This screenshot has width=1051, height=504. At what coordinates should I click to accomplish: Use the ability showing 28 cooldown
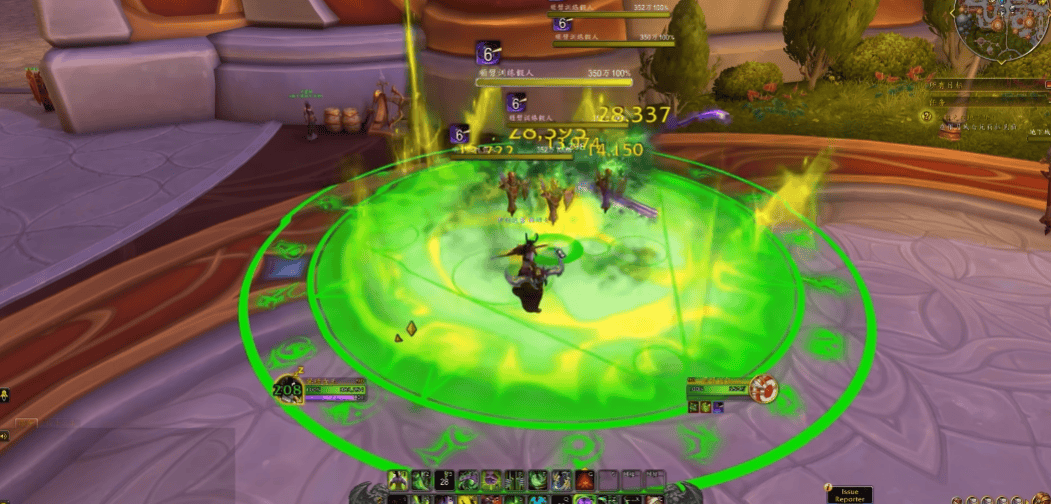[447, 479]
